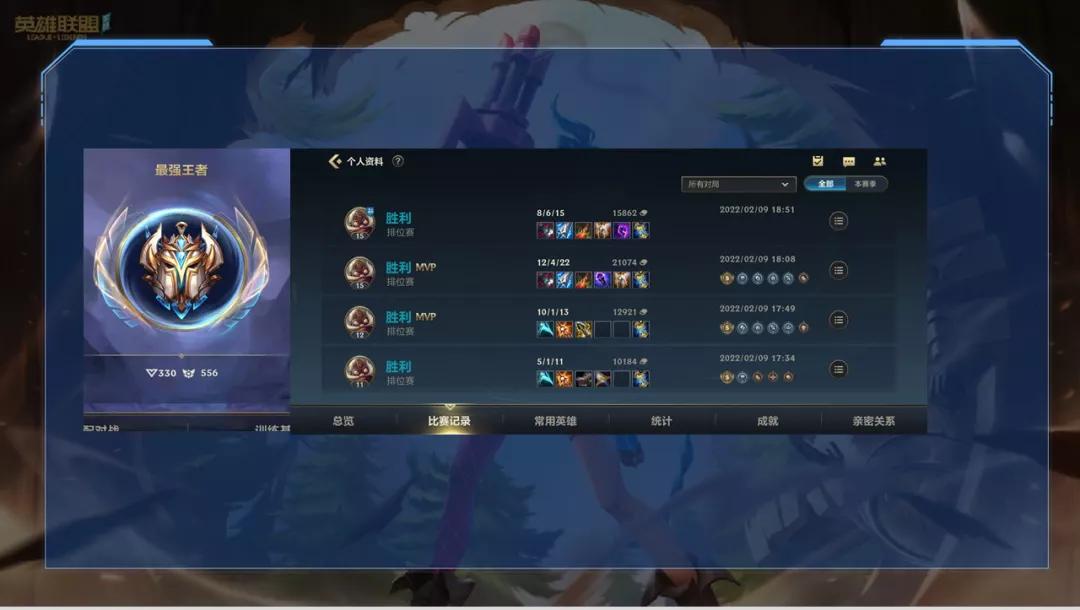
Task: Switch to the 比赛记录 tab
Action: (449, 421)
